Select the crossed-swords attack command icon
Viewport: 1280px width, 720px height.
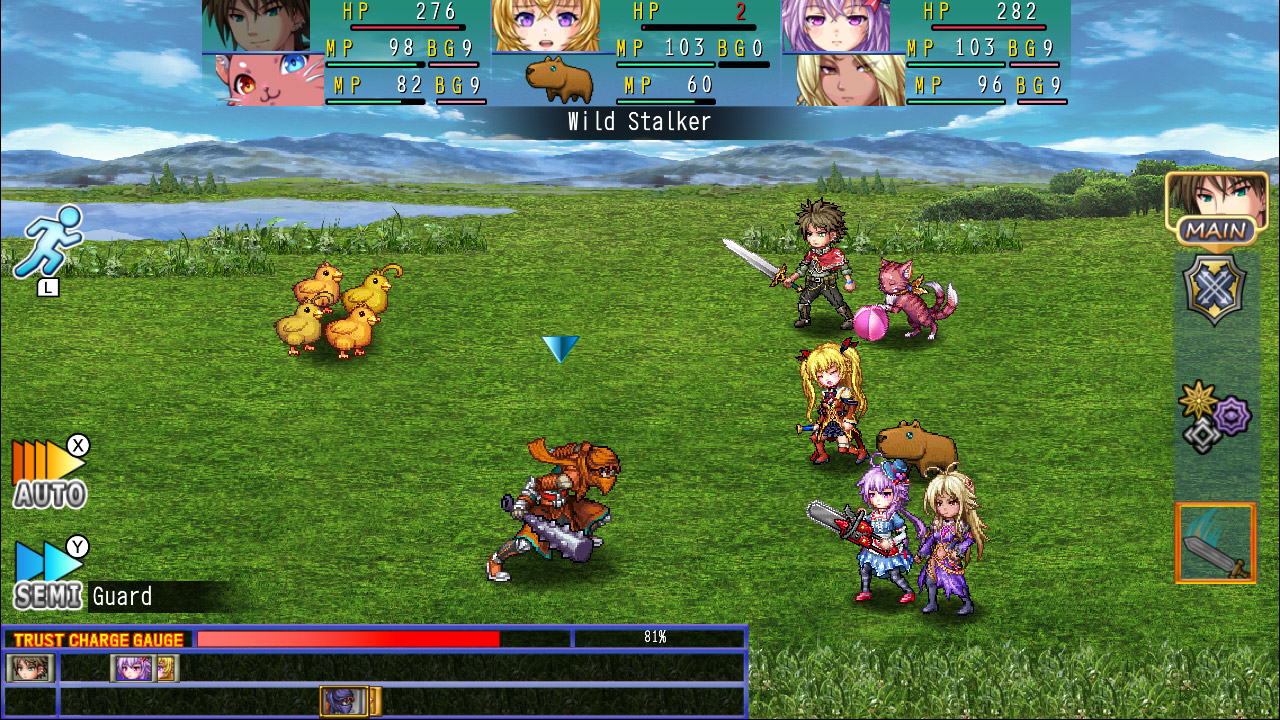1215,290
